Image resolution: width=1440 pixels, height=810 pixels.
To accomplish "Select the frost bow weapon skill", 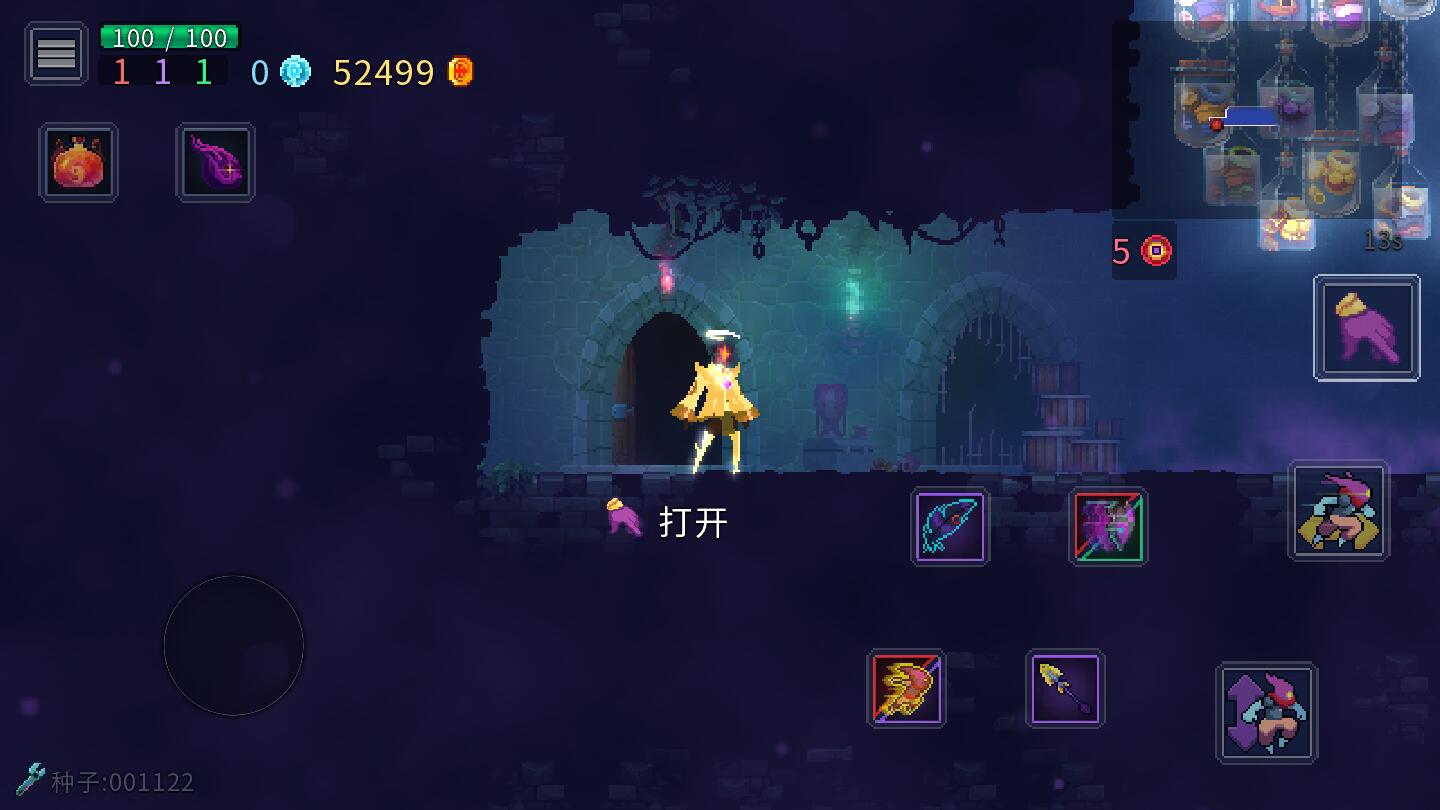I will (950, 527).
